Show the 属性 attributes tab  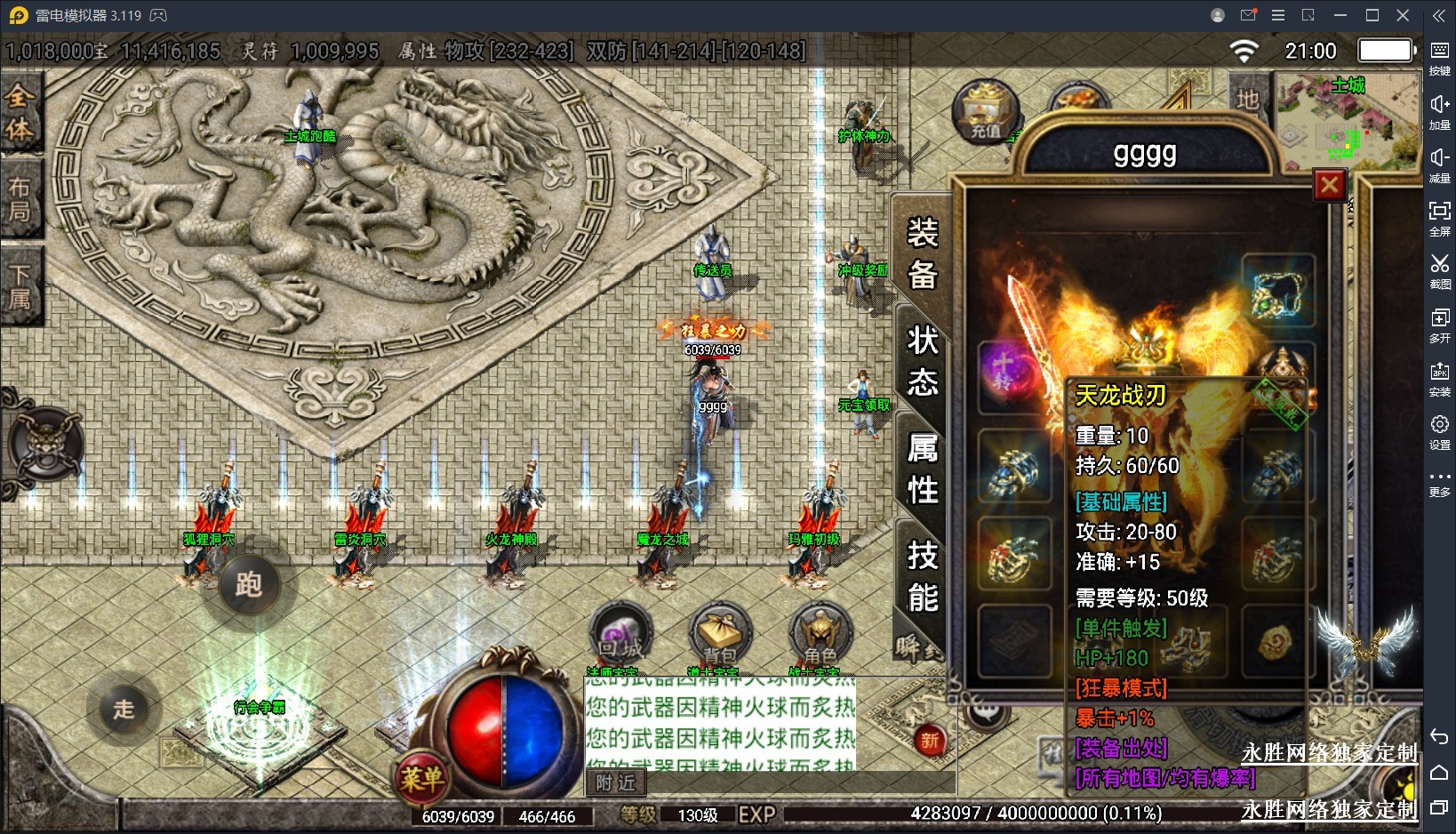tap(922, 469)
